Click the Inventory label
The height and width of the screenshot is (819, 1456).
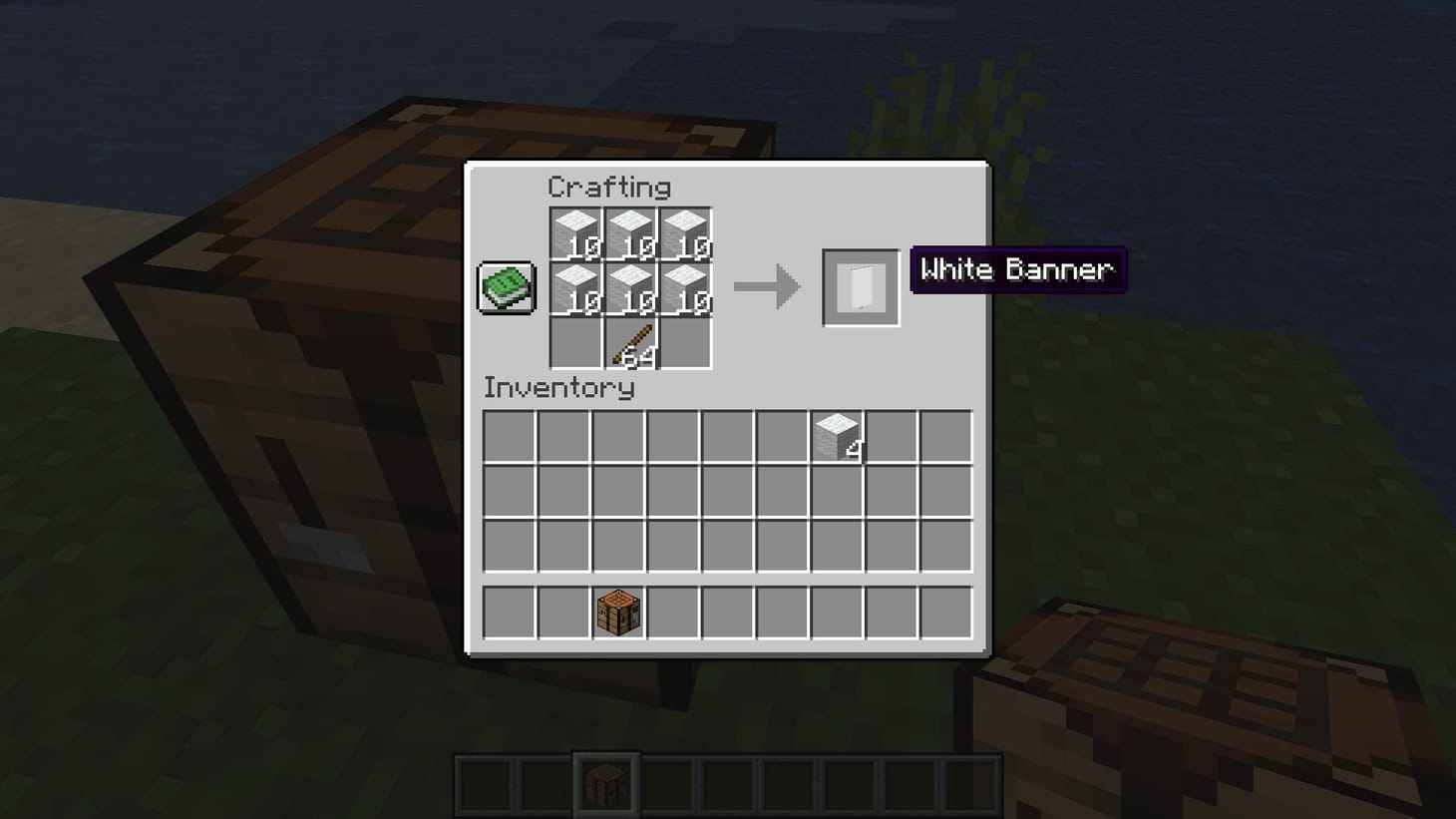pyautogui.click(x=557, y=389)
